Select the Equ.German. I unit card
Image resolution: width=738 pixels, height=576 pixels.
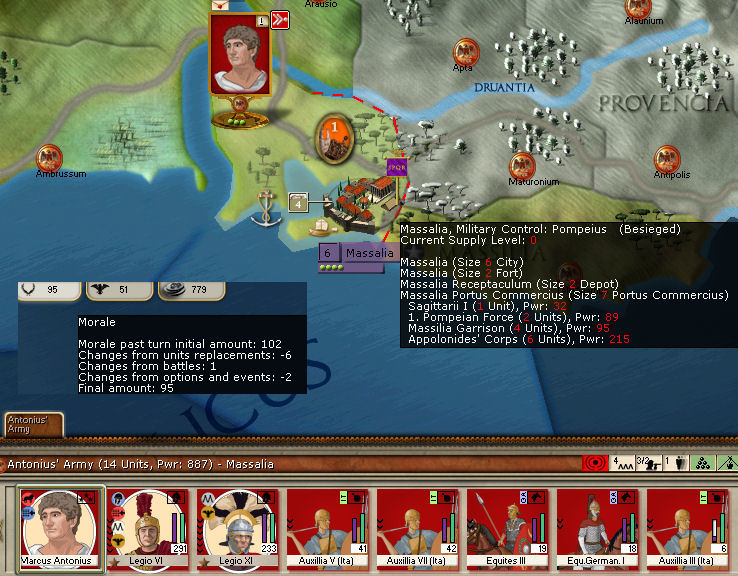point(597,527)
